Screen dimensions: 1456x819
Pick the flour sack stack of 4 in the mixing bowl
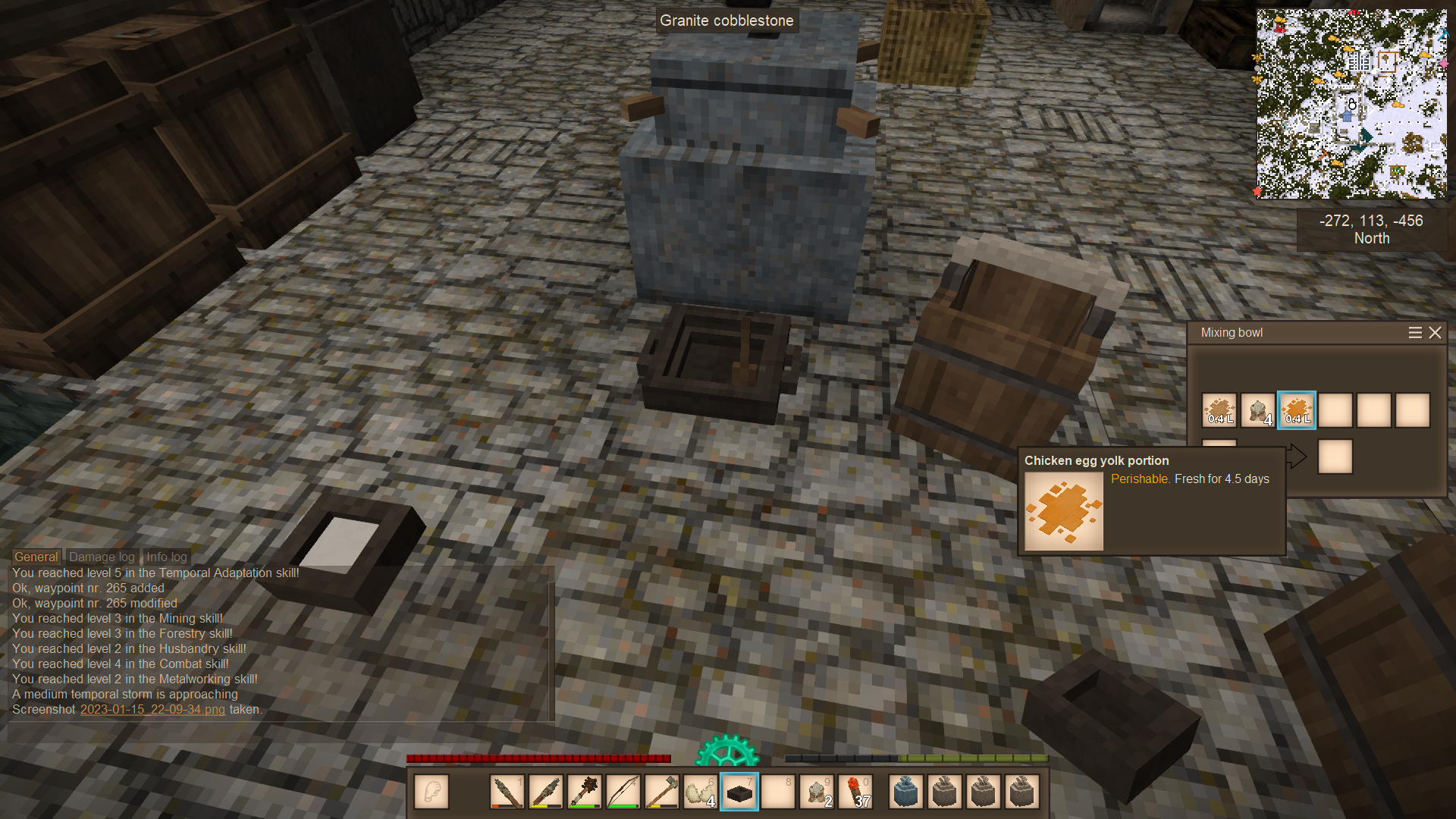click(x=1258, y=410)
